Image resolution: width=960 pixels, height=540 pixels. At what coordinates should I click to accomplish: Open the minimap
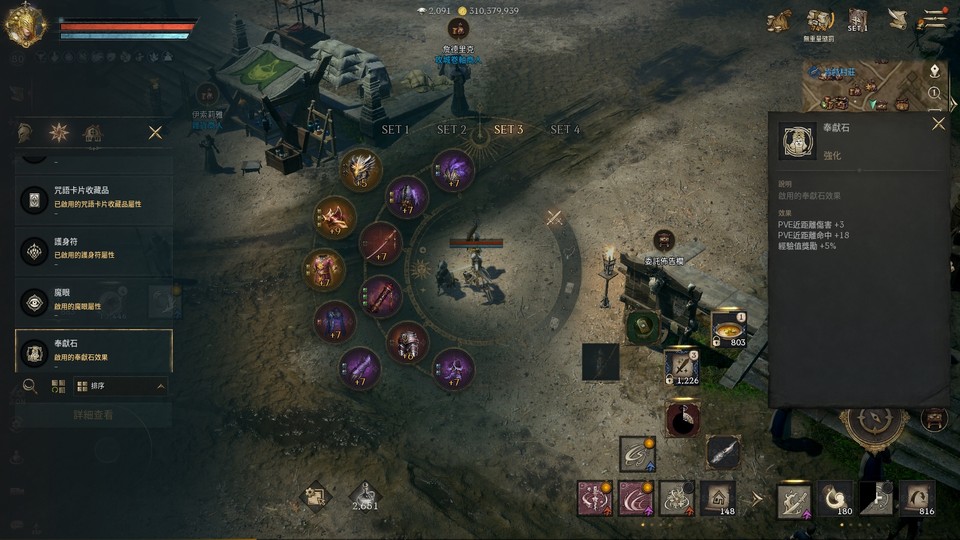(861, 87)
